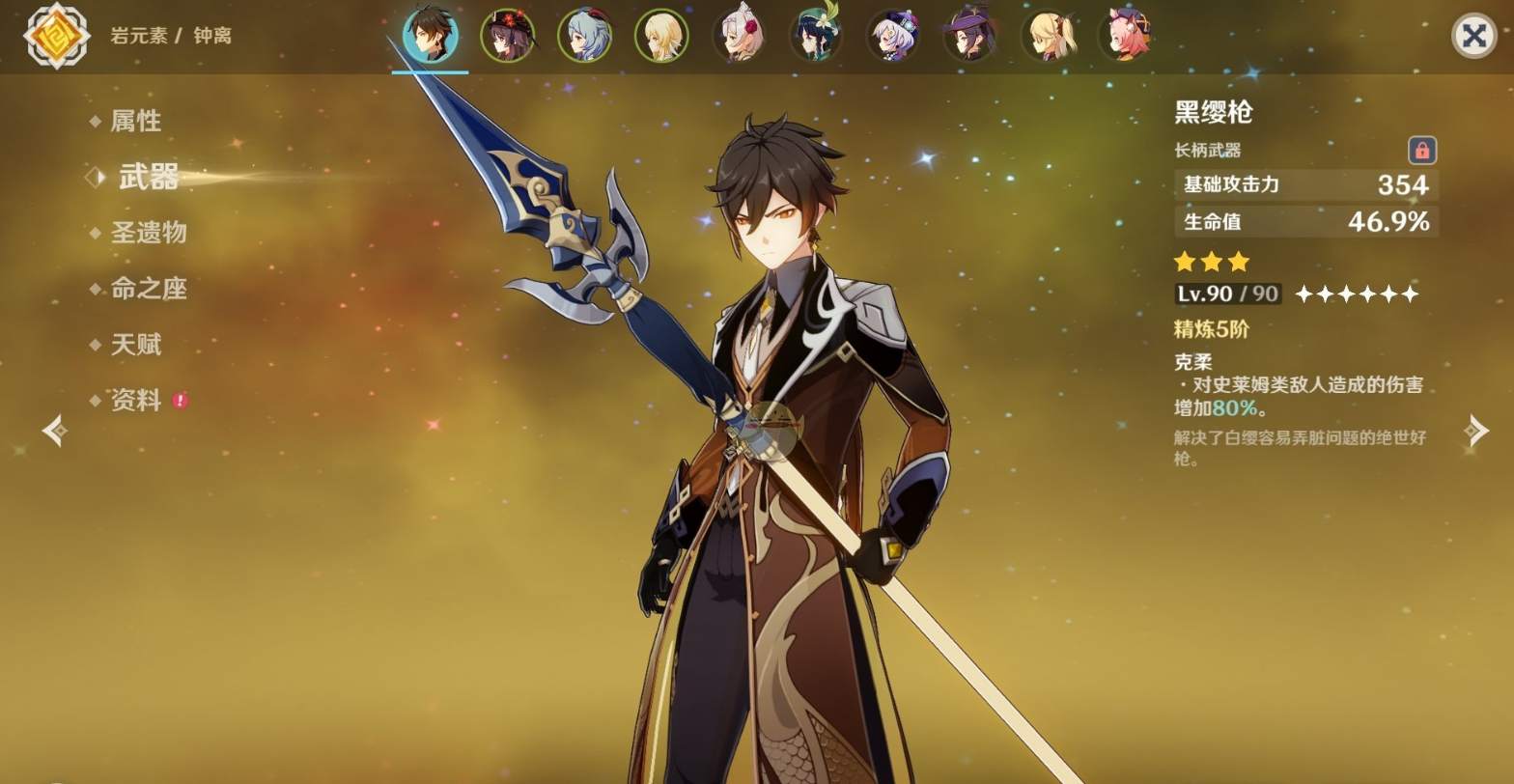Choose Diona's pink-haired portrait

click(x=1125, y=36)
